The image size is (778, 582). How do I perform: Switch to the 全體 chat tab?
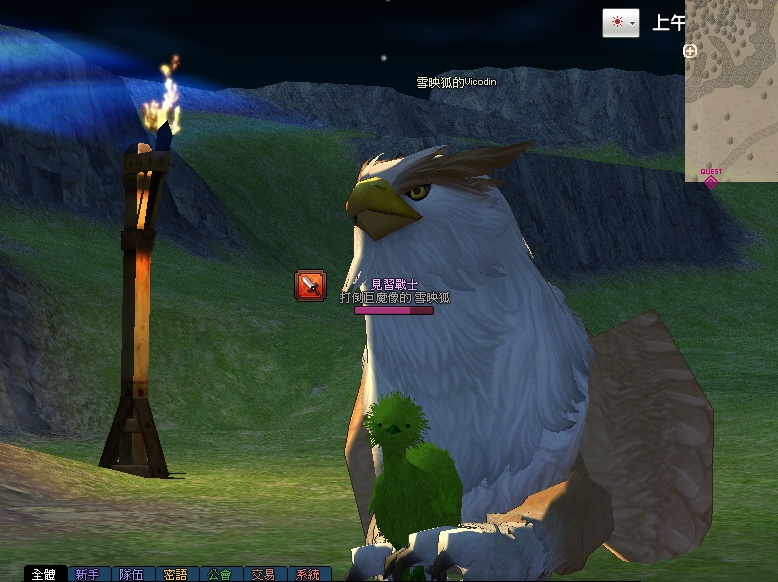(x=44, y=575)
